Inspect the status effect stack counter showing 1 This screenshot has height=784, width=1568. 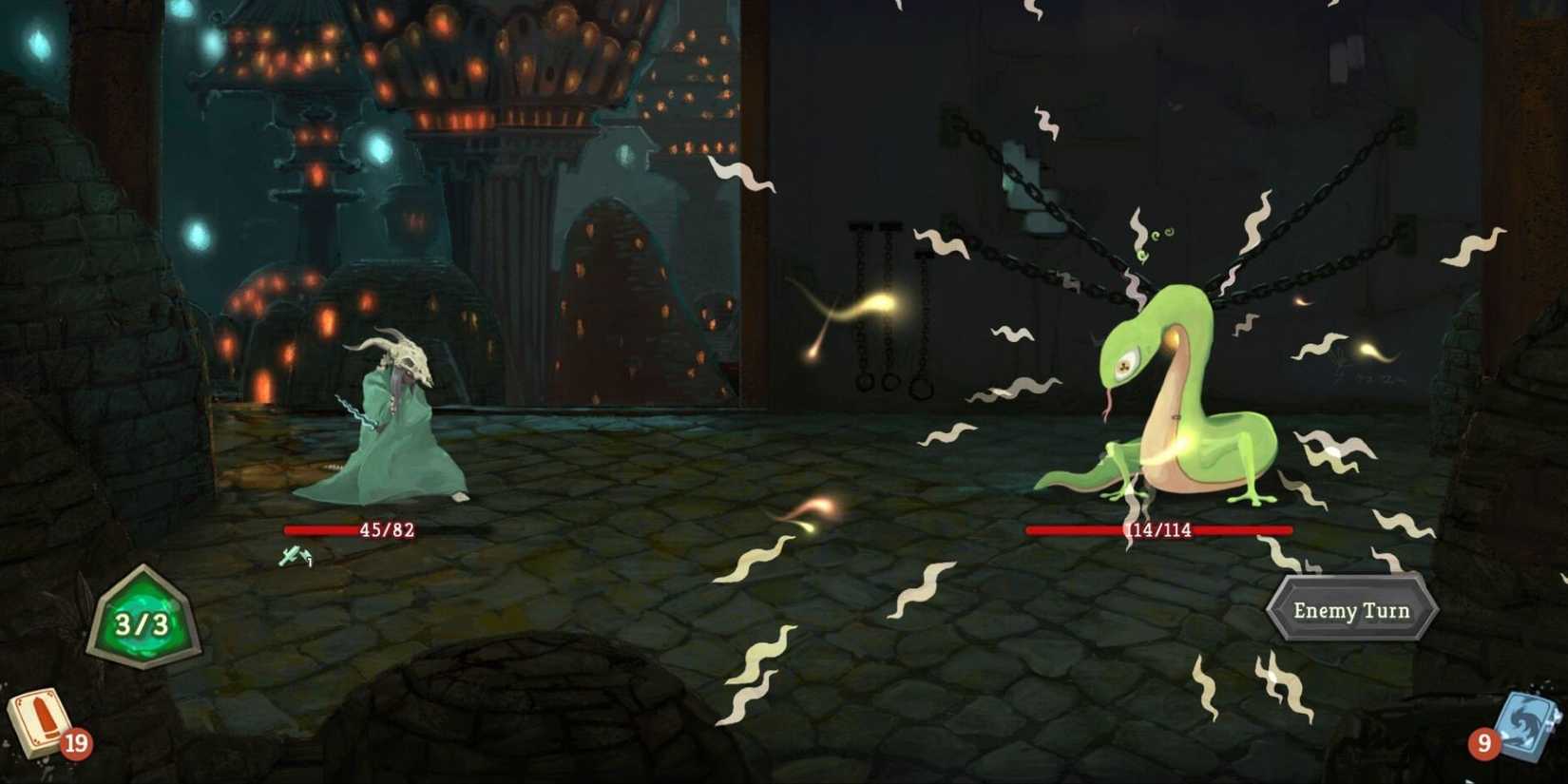pos(311,561)
